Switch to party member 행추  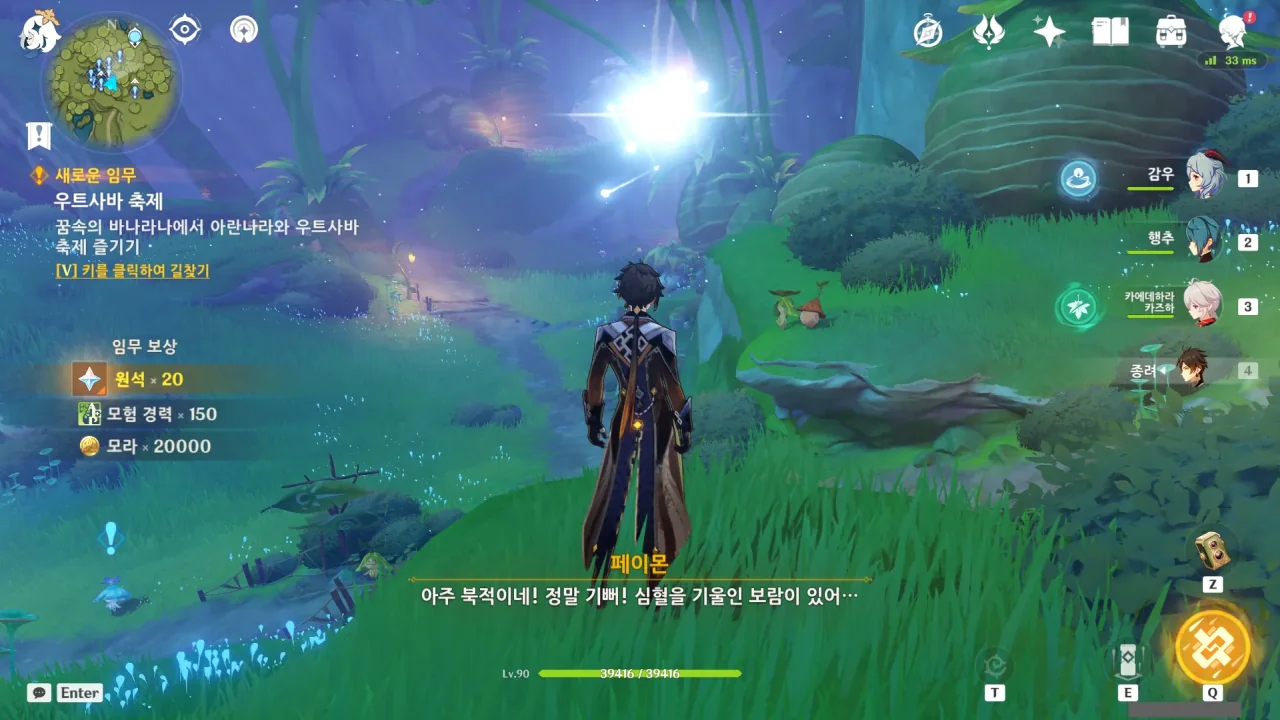click(x=1203, y=240)
